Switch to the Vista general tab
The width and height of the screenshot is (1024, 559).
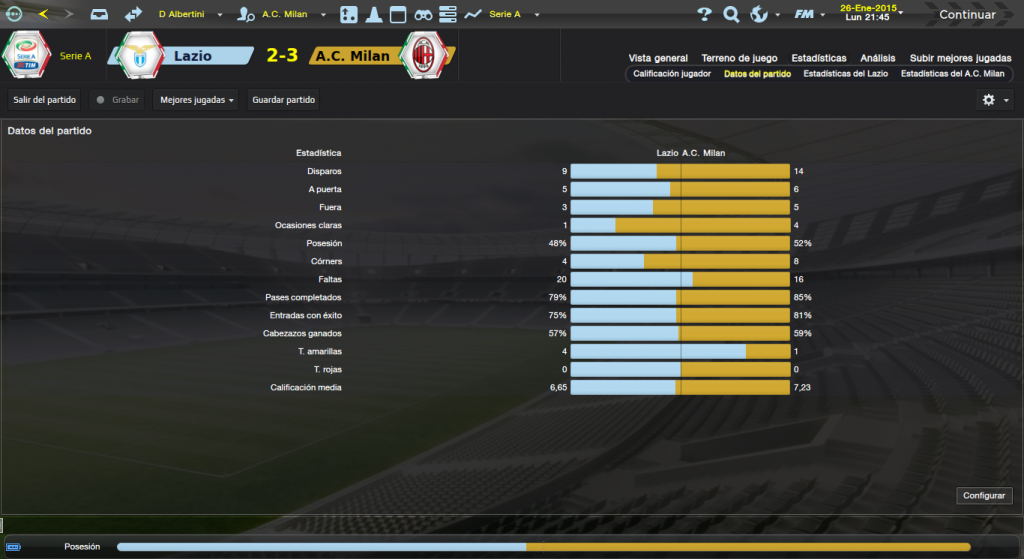click(x=658, y=58)
